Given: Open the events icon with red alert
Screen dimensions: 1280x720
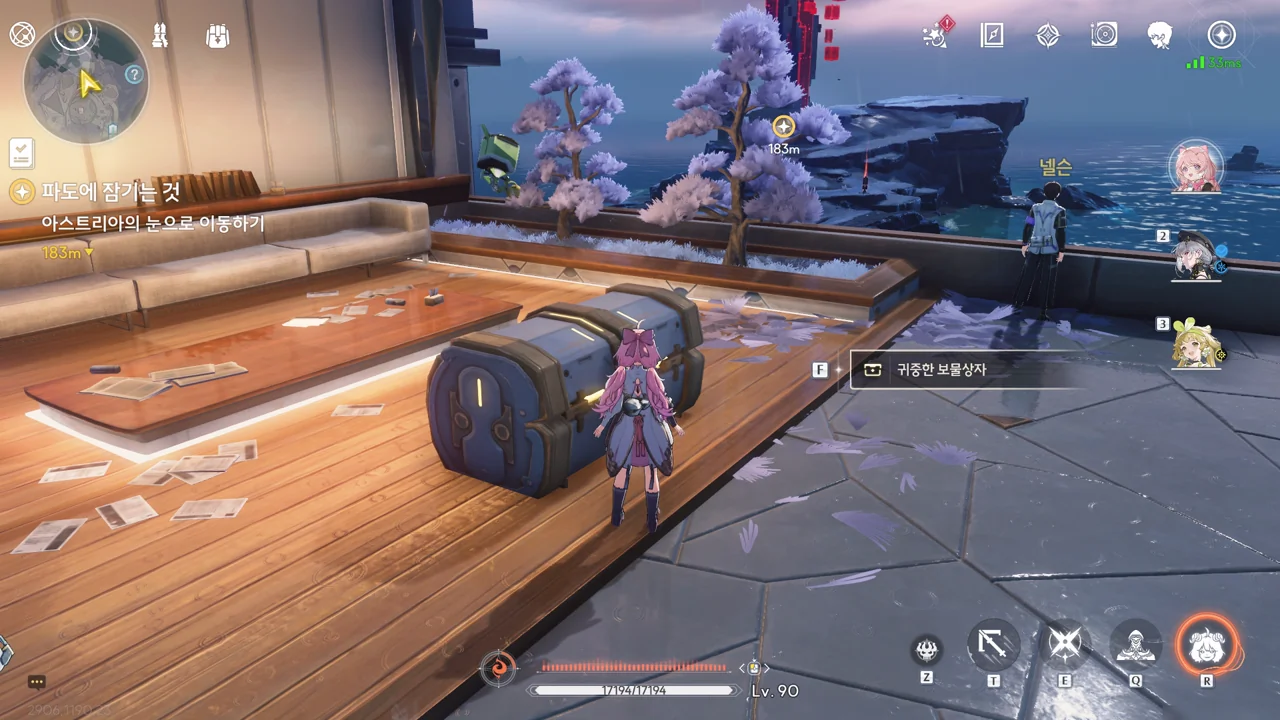Looking at the screenshot, I should coord(938,35).
